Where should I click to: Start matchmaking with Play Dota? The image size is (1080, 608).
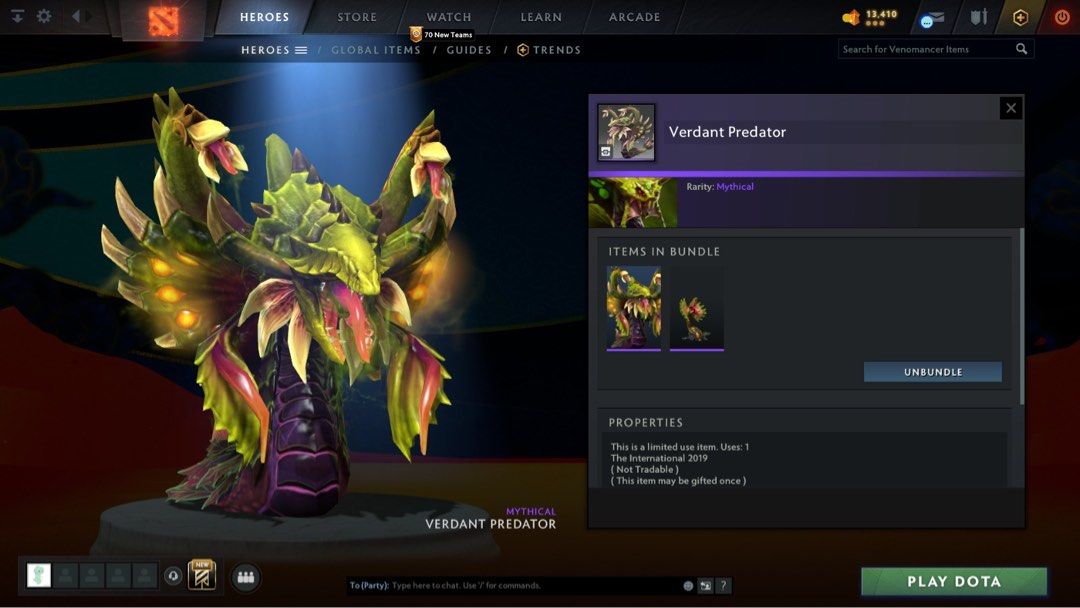953,582
